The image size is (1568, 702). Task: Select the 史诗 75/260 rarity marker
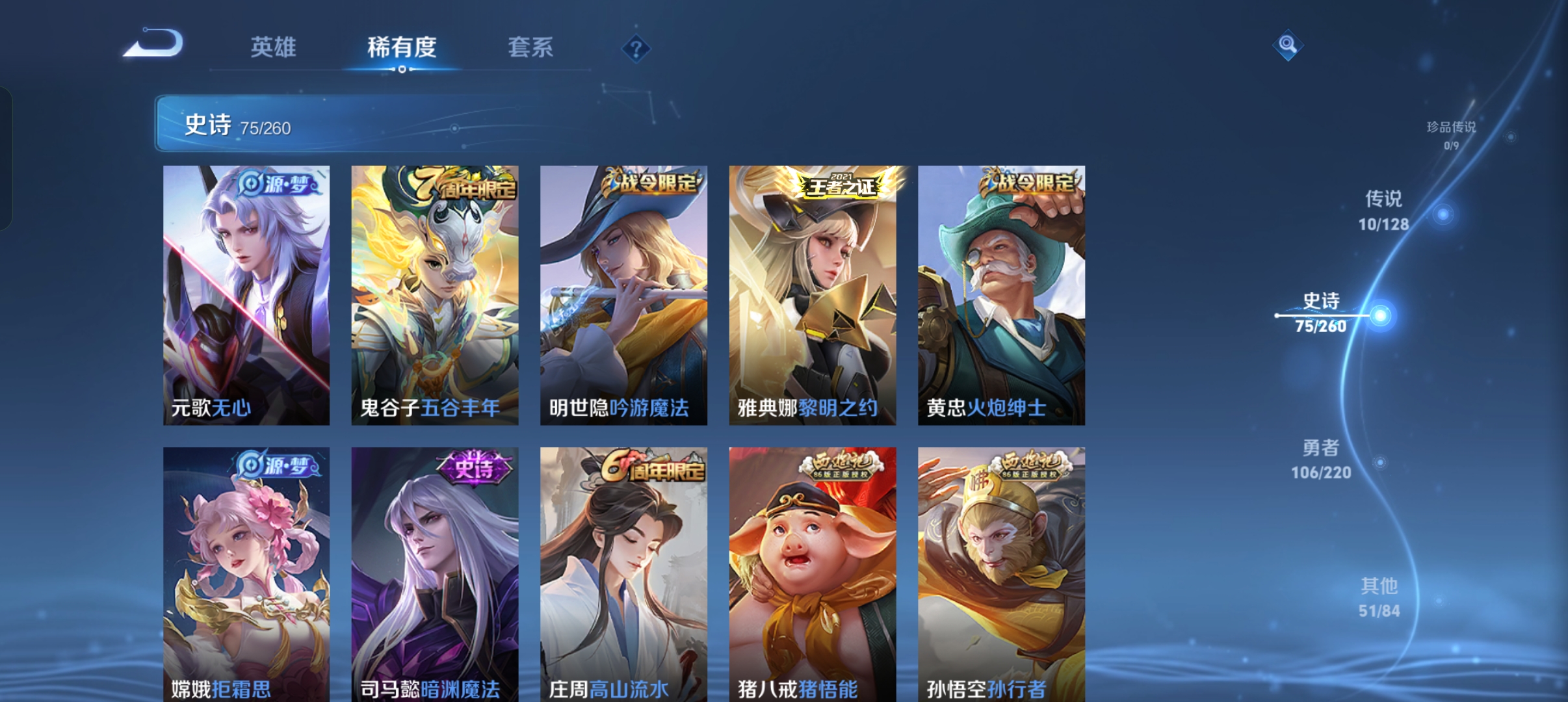point(1322,313)
